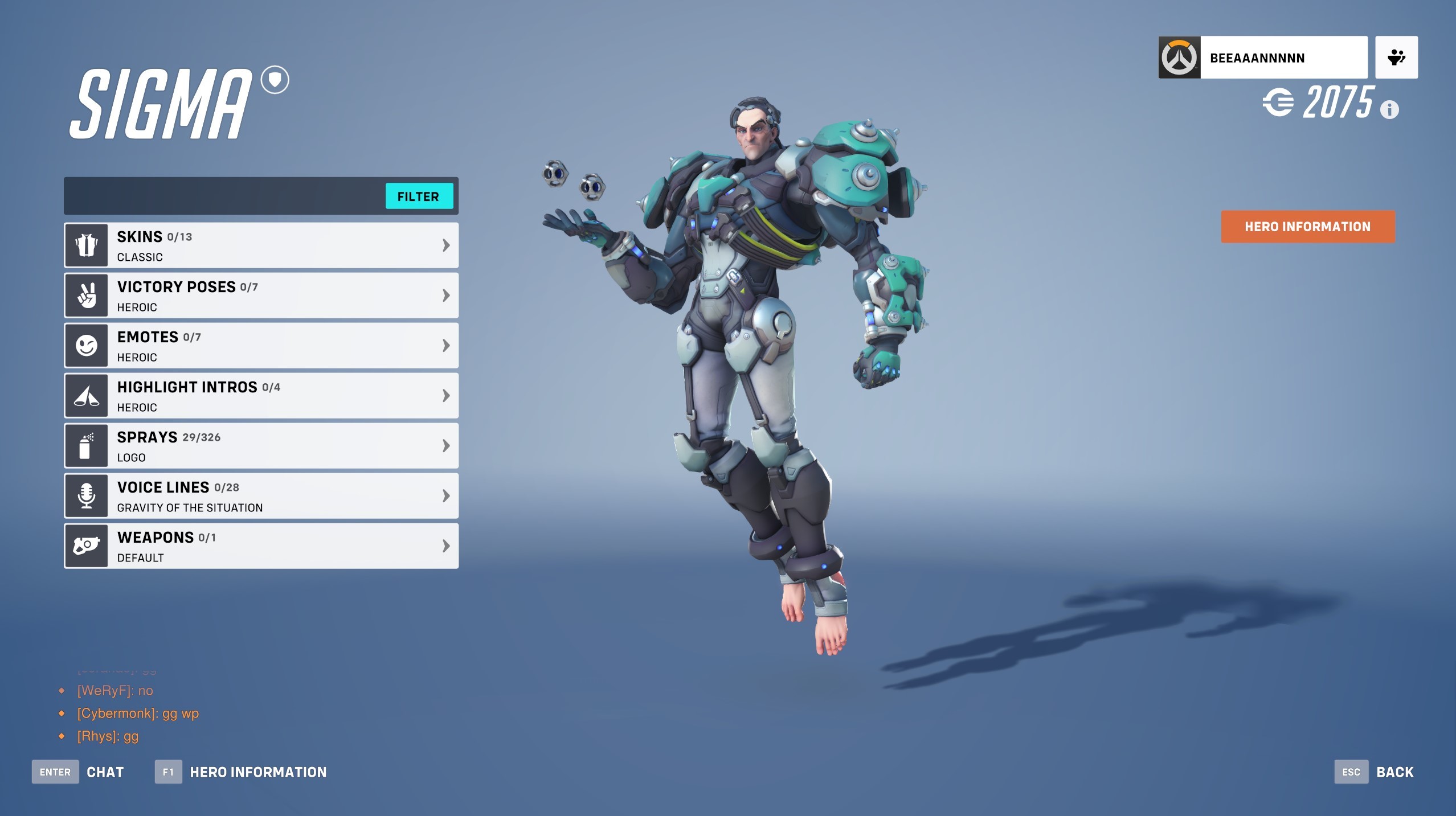This screenshot has width=1456, height=816.
Task: Click the Sprays spray-can icon
Action: pos(86,445)
